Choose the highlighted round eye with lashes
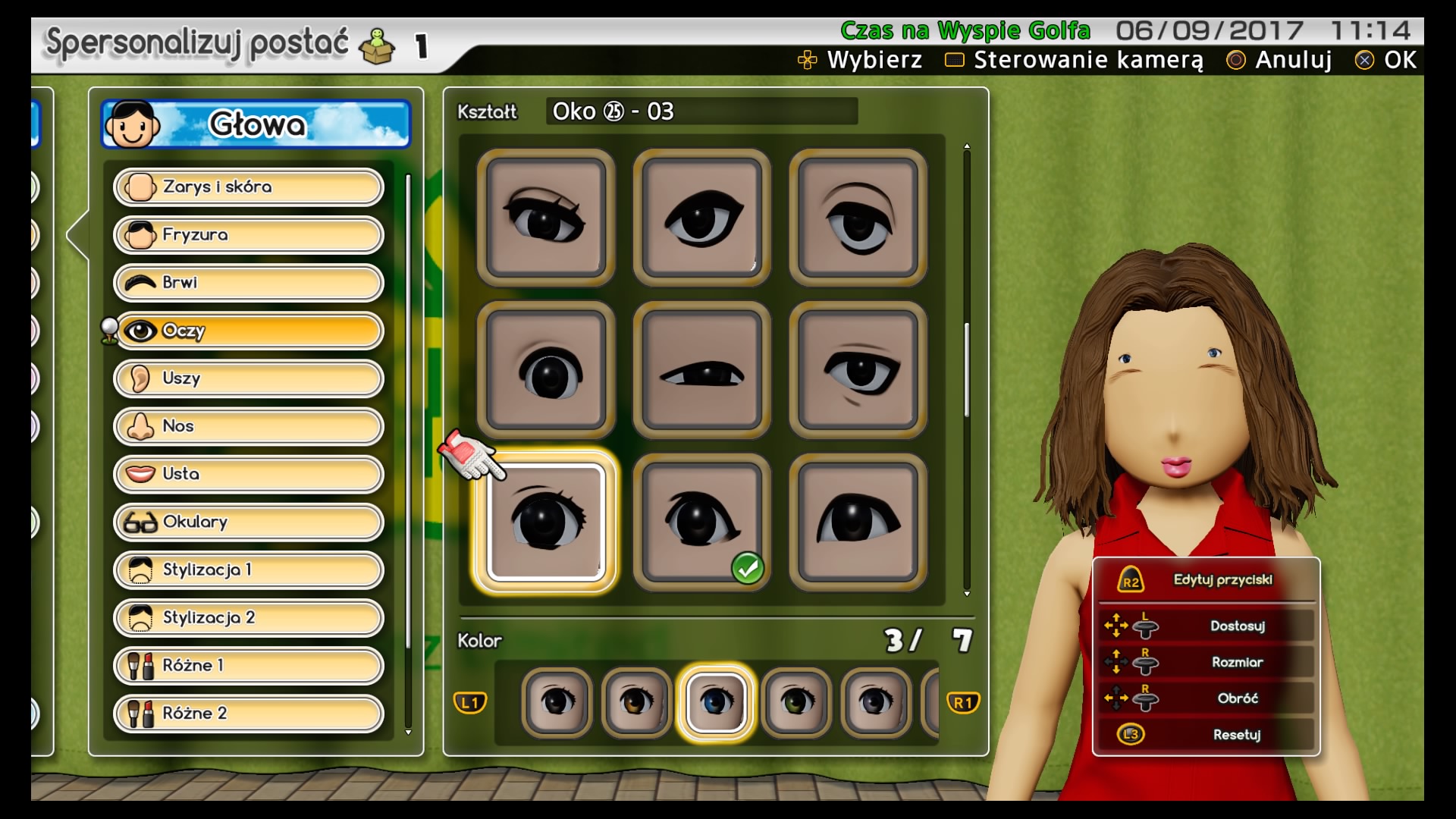 [x=546, y=522]
